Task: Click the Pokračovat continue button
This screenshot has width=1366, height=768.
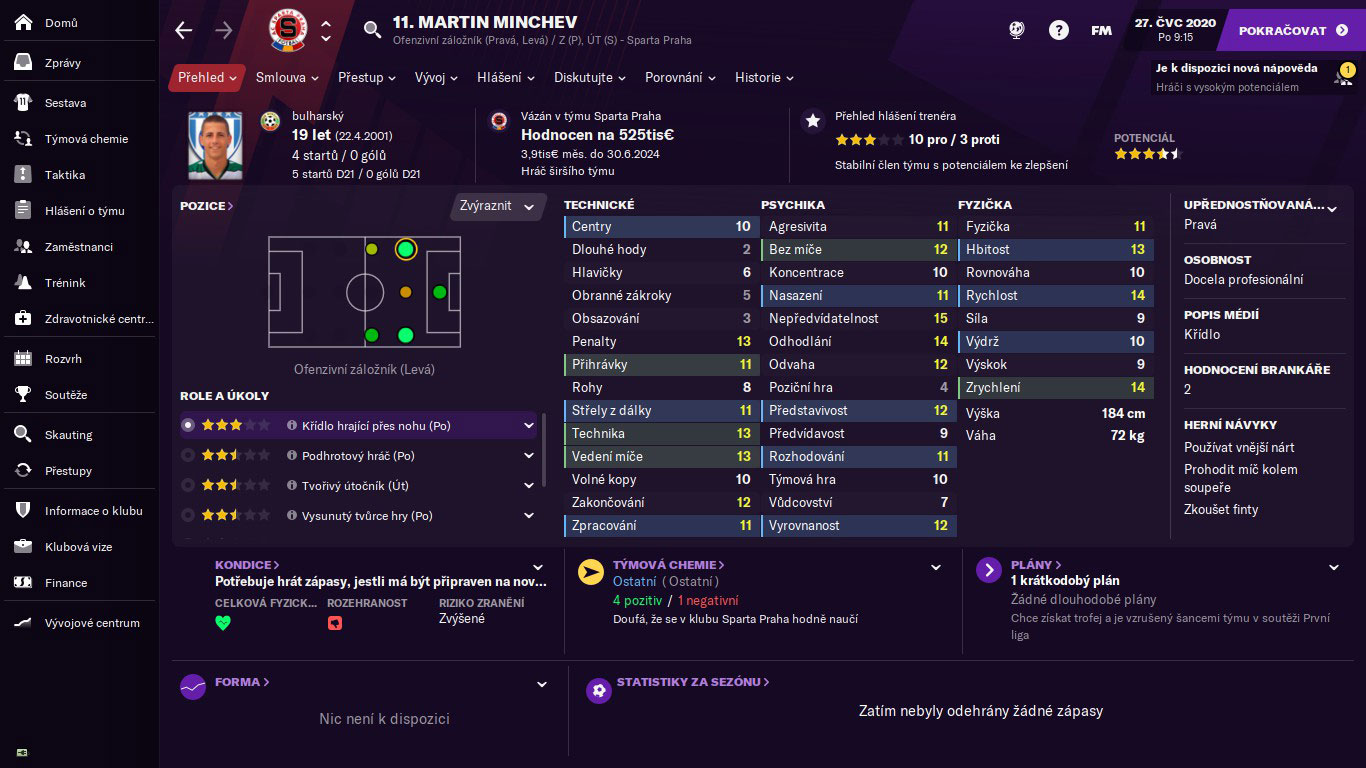Action: coord(1292,30)
